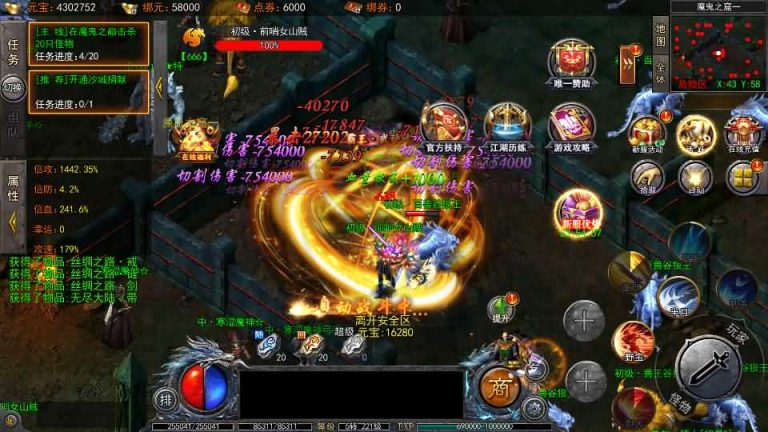Open the 新服活动 treasure chest icon
Image resolution: width=768 pixels, height=432 pixels.
pos(646,132)
